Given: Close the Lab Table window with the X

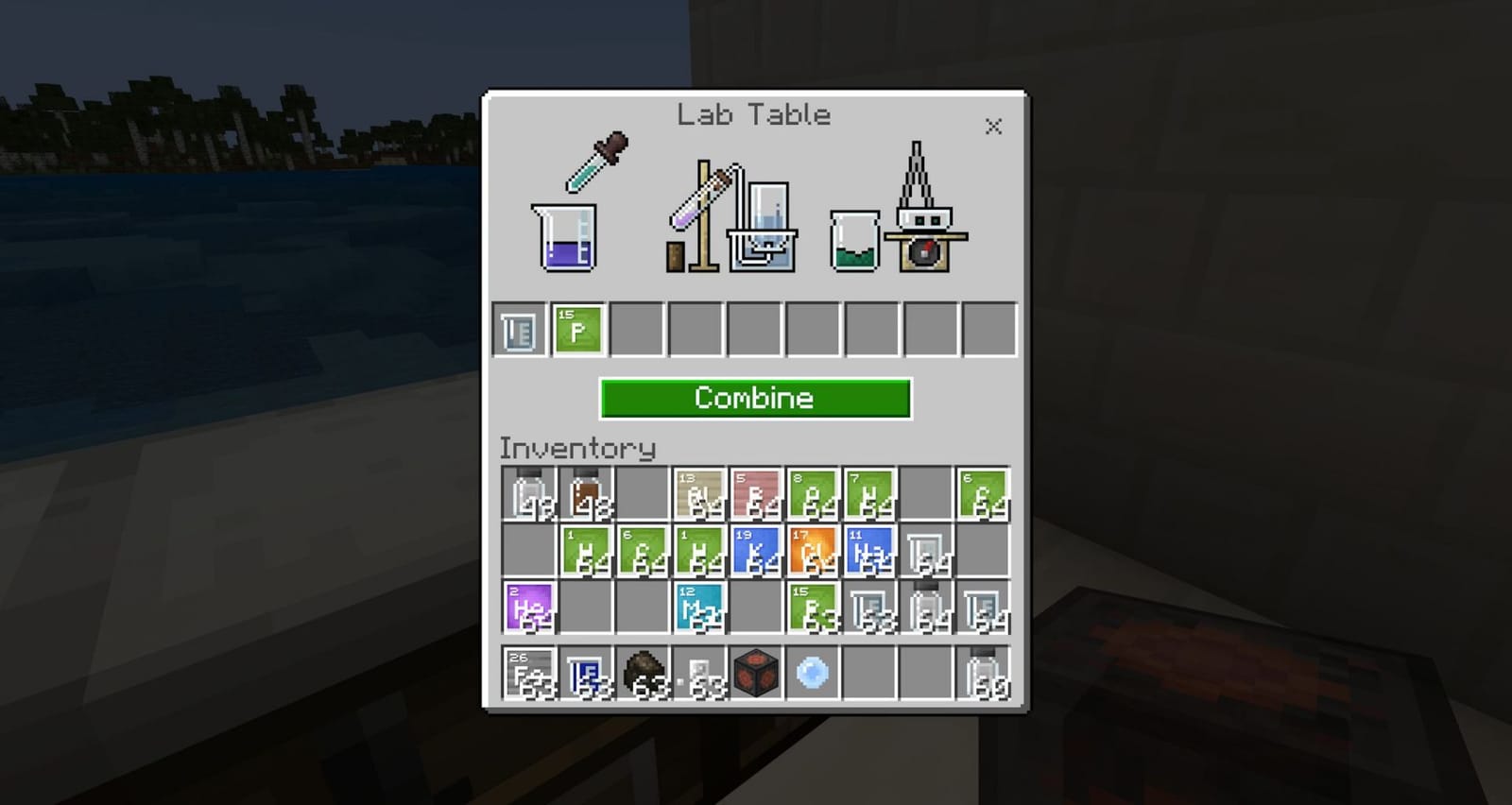Looking at the screenshot, I should click(x=993, y=127).
